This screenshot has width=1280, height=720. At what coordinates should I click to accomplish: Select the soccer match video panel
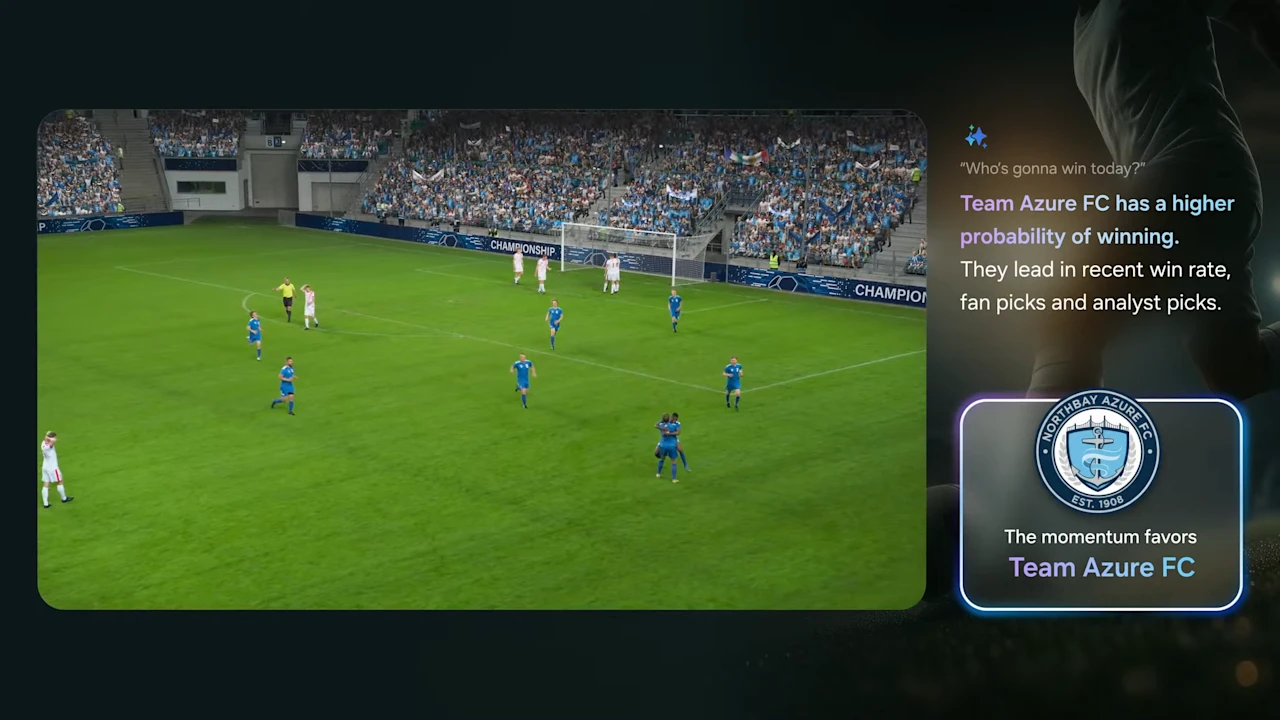click(x=481, y=359)
